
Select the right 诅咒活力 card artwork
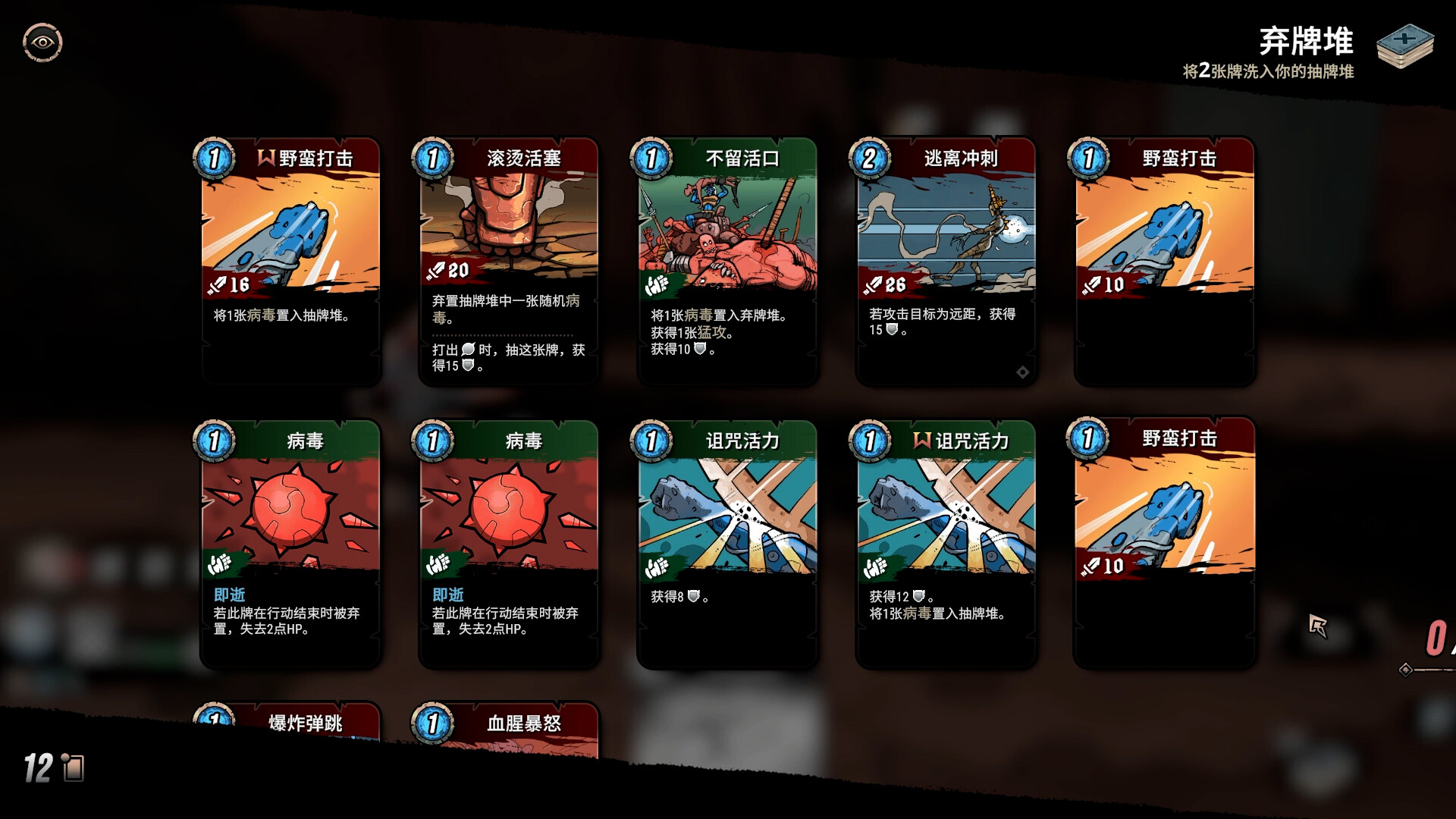pos(946,508)
